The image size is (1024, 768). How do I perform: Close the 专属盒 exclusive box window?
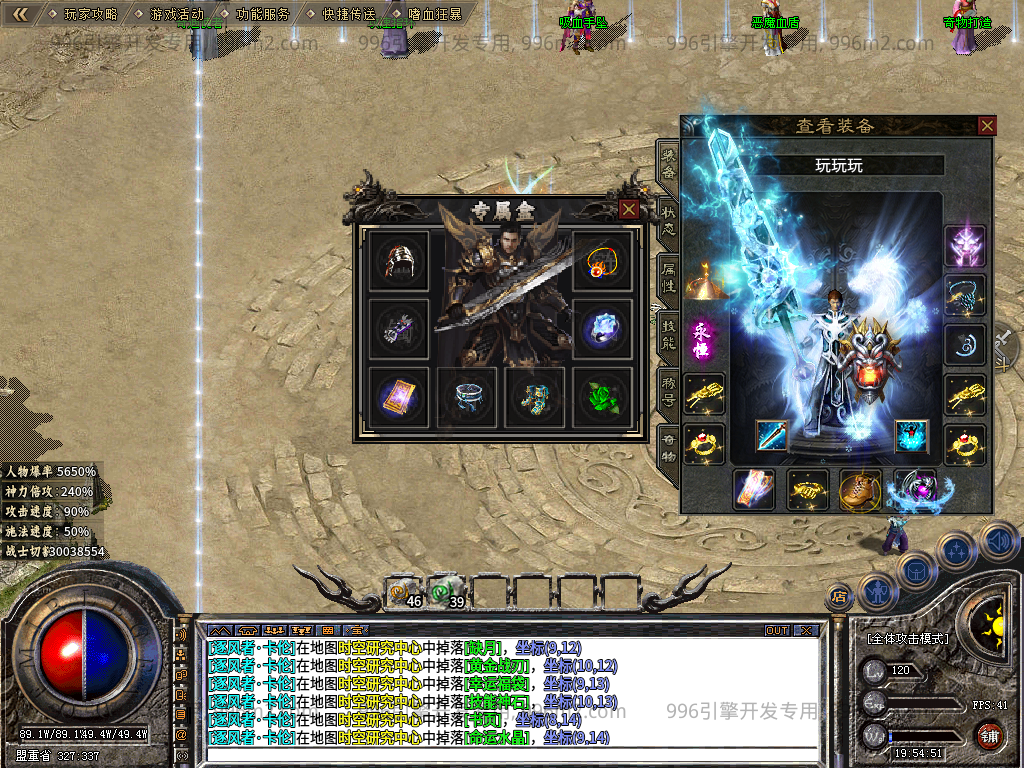[x=629, y=209]
